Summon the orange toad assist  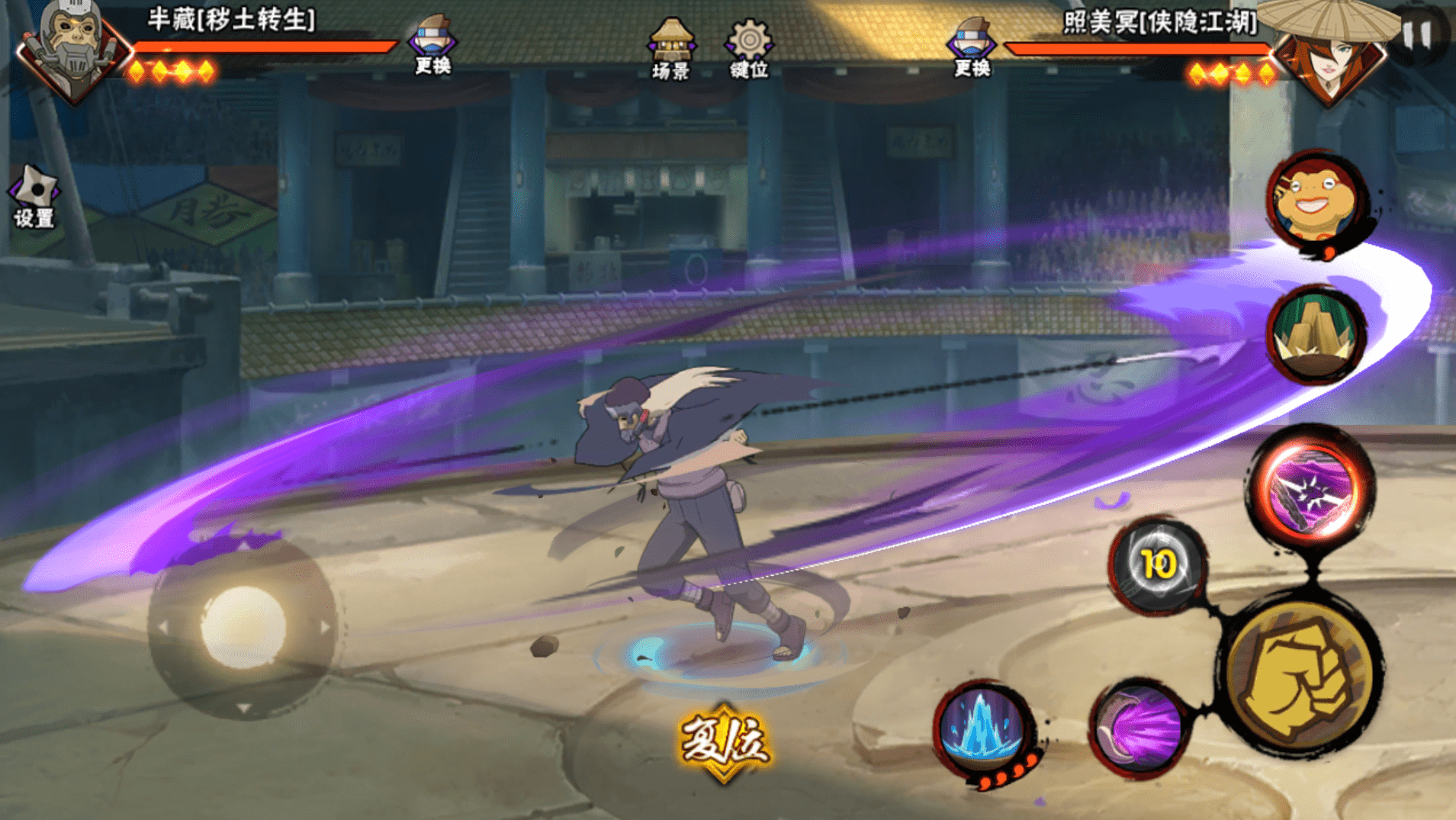click(x=1317, y=200)
